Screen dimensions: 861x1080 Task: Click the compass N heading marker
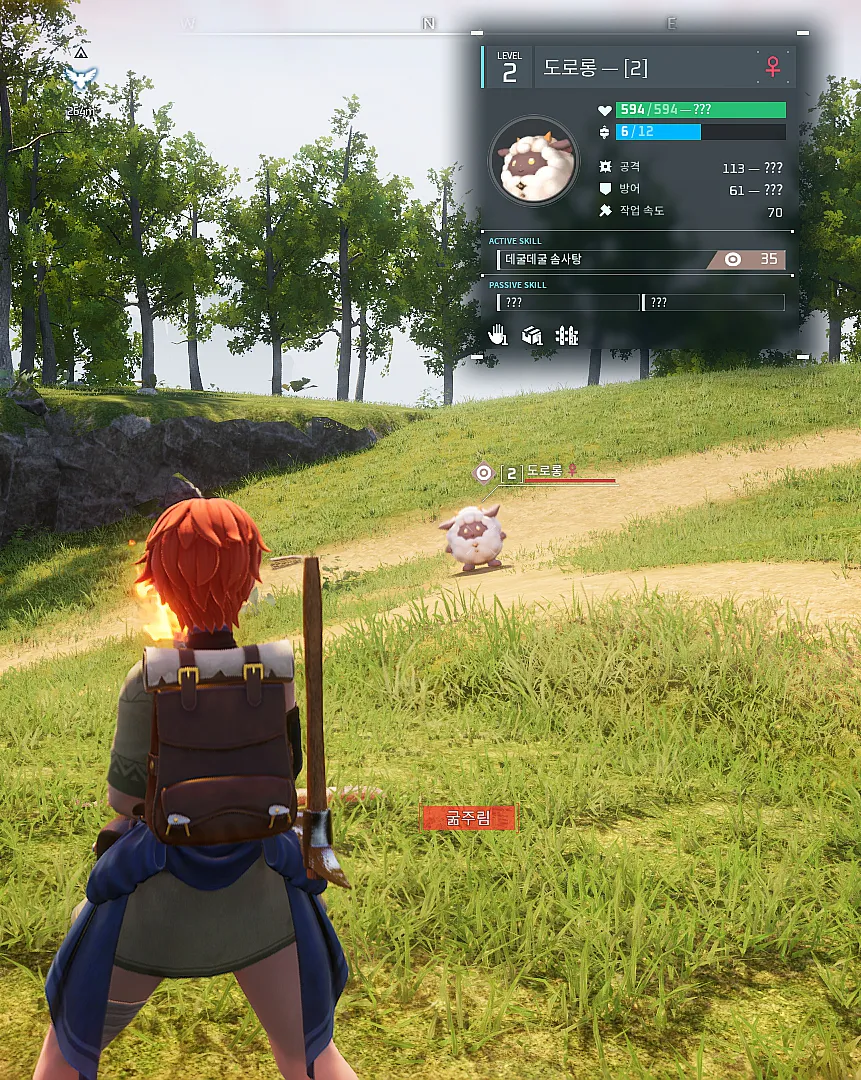429,23
